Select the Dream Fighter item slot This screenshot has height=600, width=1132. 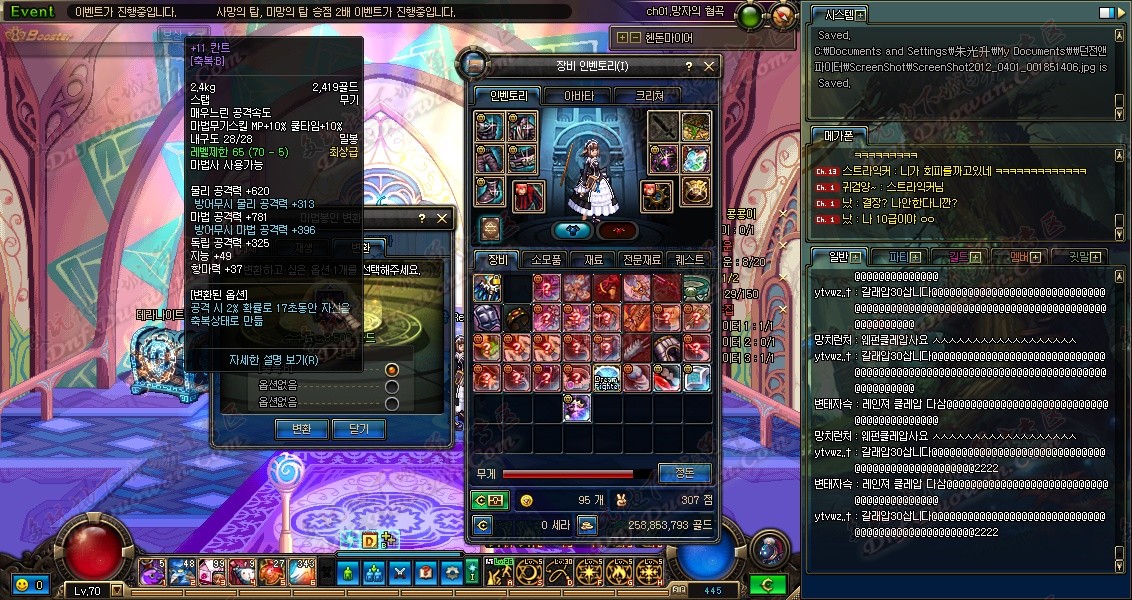point(607,378)
